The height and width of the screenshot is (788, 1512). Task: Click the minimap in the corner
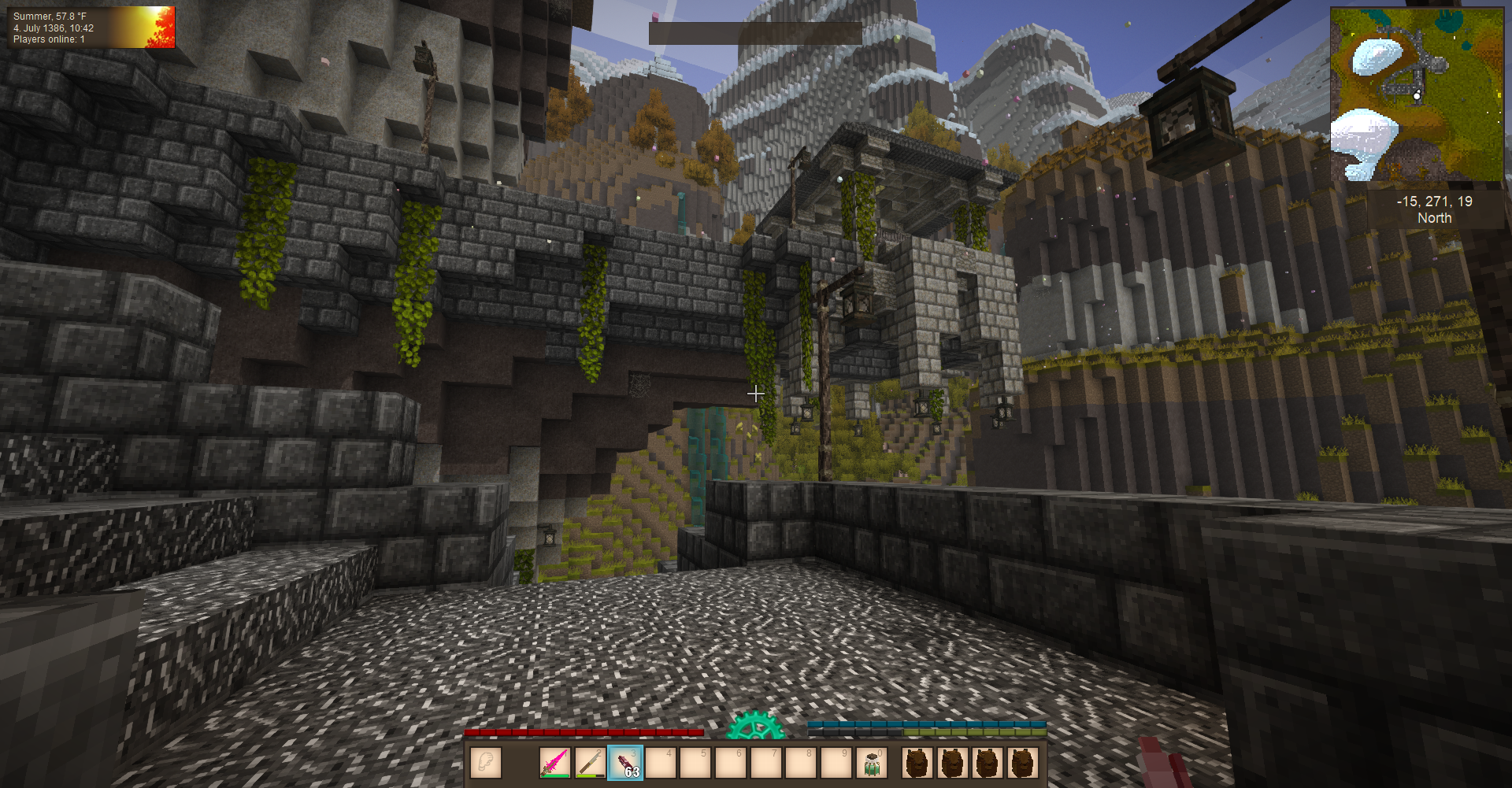pos(1416,95)
